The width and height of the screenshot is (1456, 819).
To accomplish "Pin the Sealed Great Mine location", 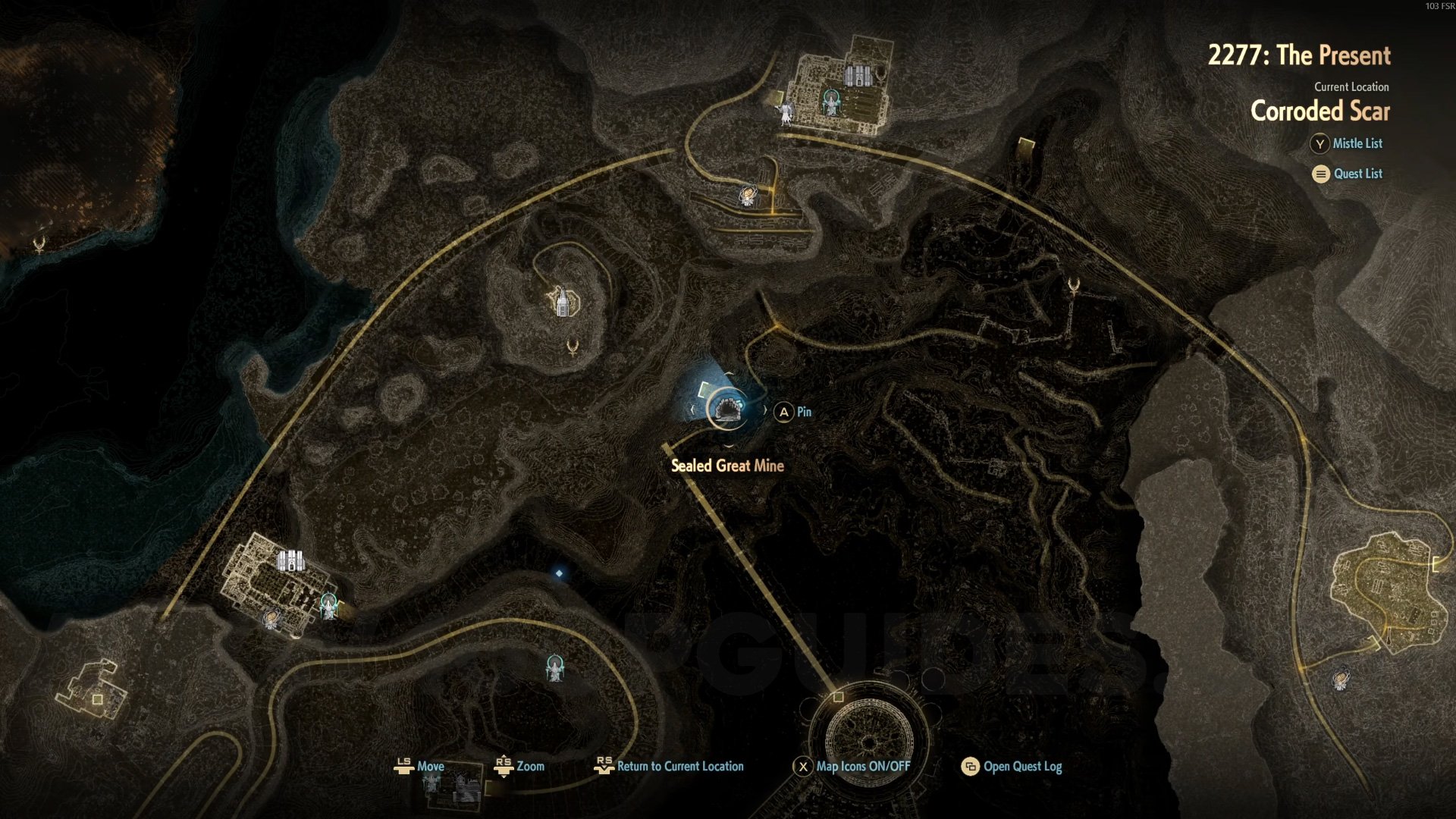I will [792, 412].
